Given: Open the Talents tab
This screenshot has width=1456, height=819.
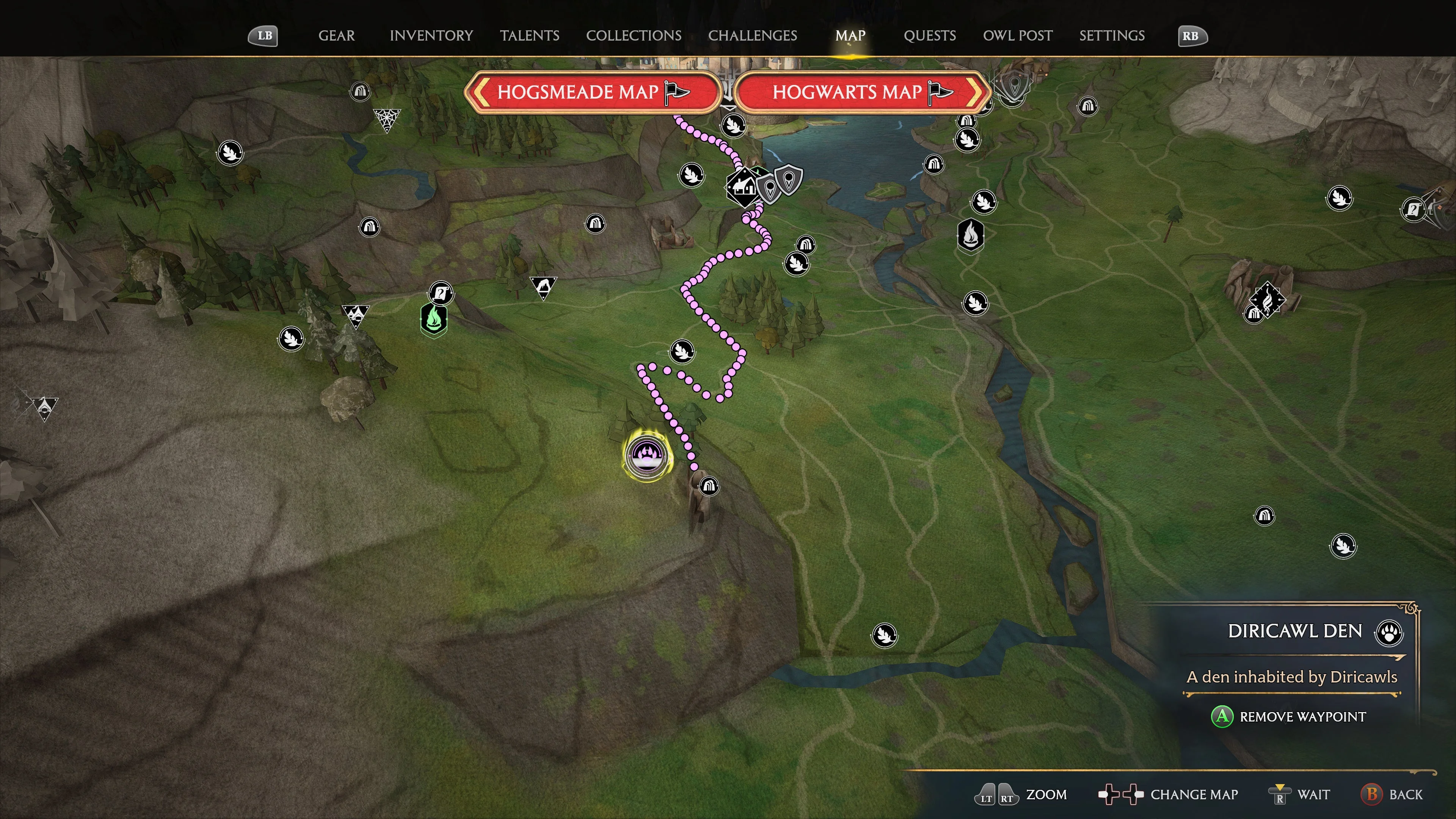Looking at the screenshot, I should point(529,36).
